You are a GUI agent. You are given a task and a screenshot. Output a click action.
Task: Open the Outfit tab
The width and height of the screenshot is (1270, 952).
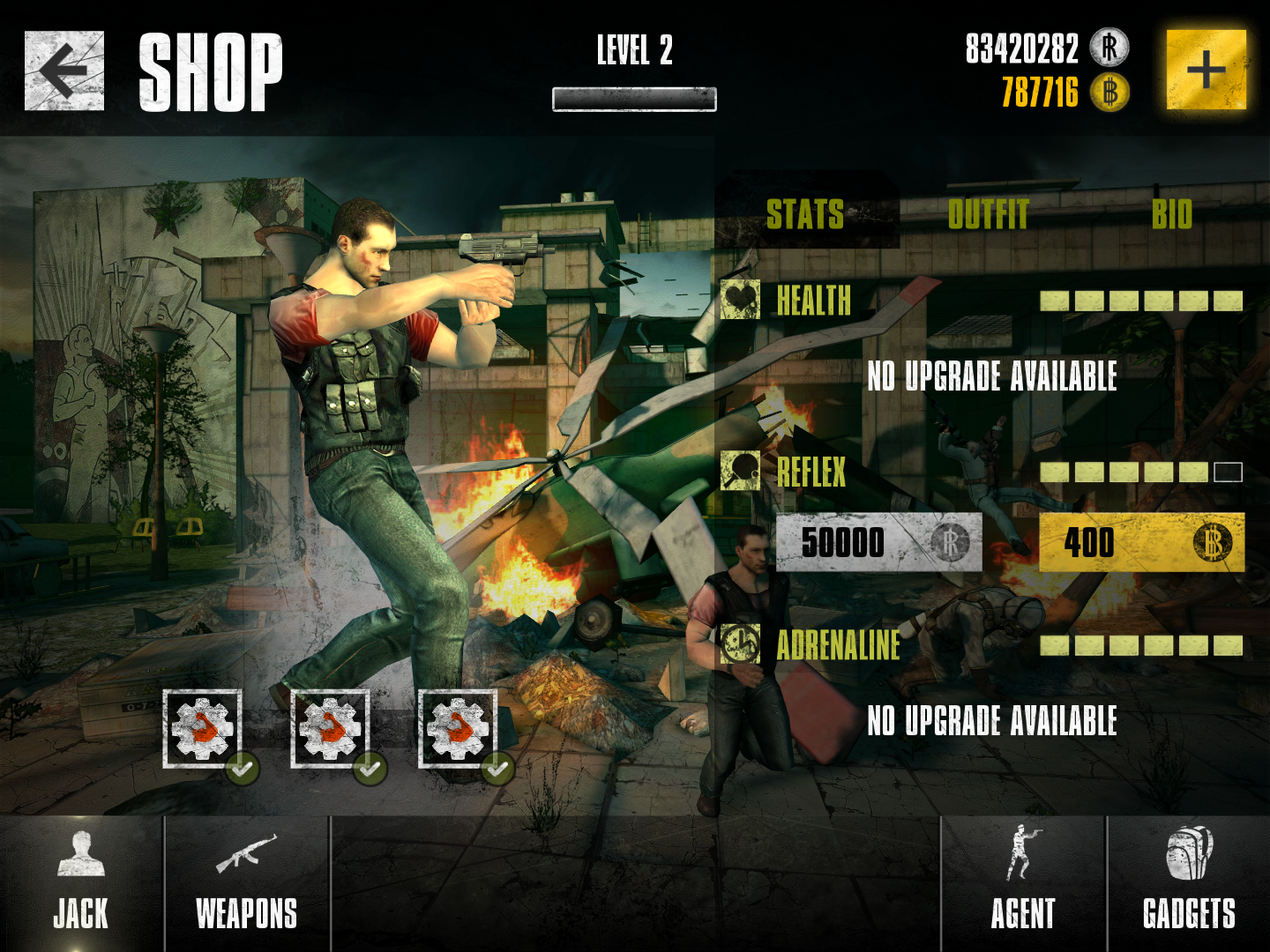point(988,213)
